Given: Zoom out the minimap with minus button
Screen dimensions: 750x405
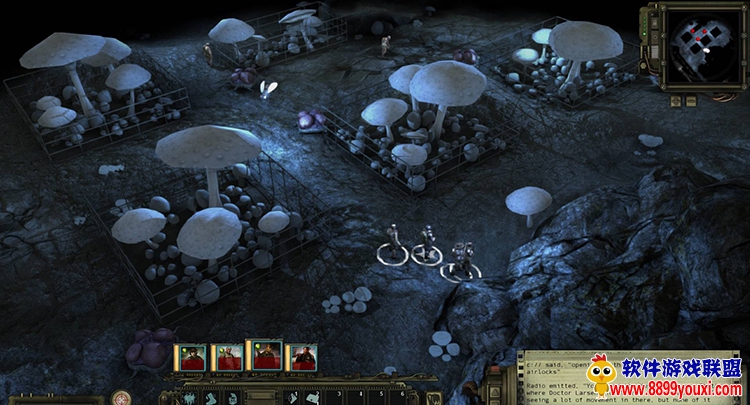Looking at the screenshot, I should pos(691,100).
